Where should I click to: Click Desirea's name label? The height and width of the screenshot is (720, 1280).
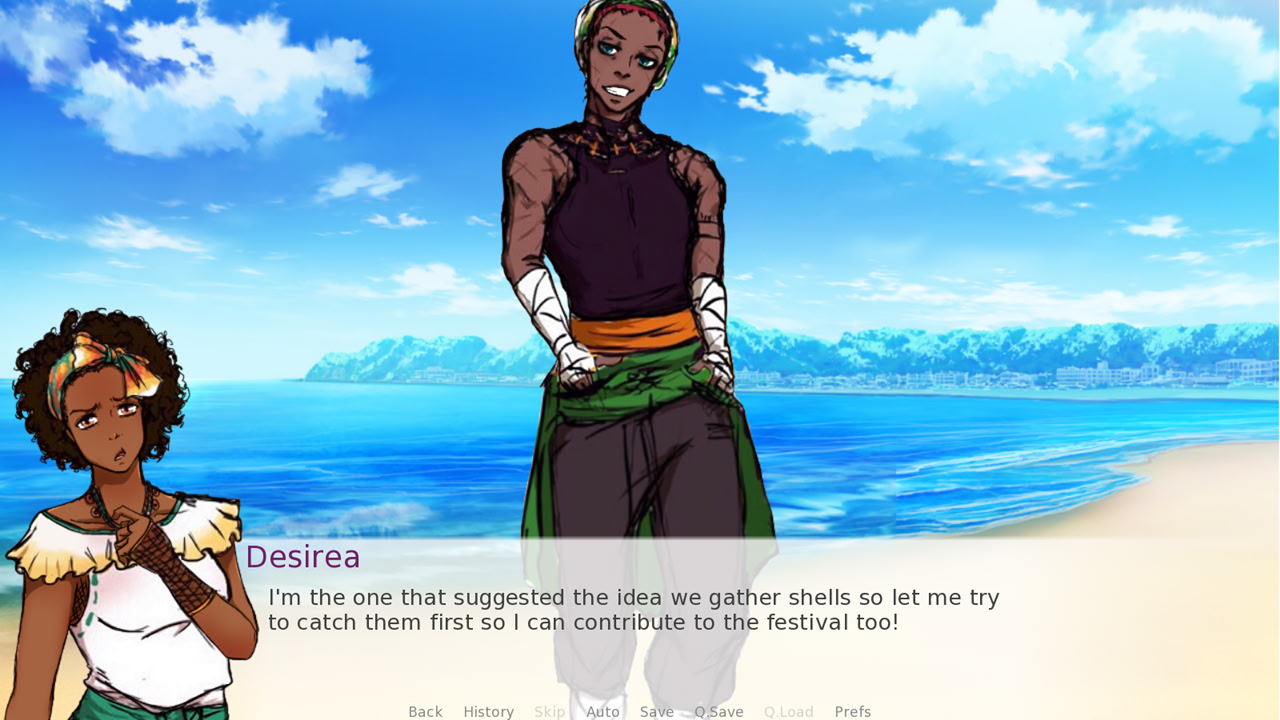pyautogui.click(x=304, y=557)
